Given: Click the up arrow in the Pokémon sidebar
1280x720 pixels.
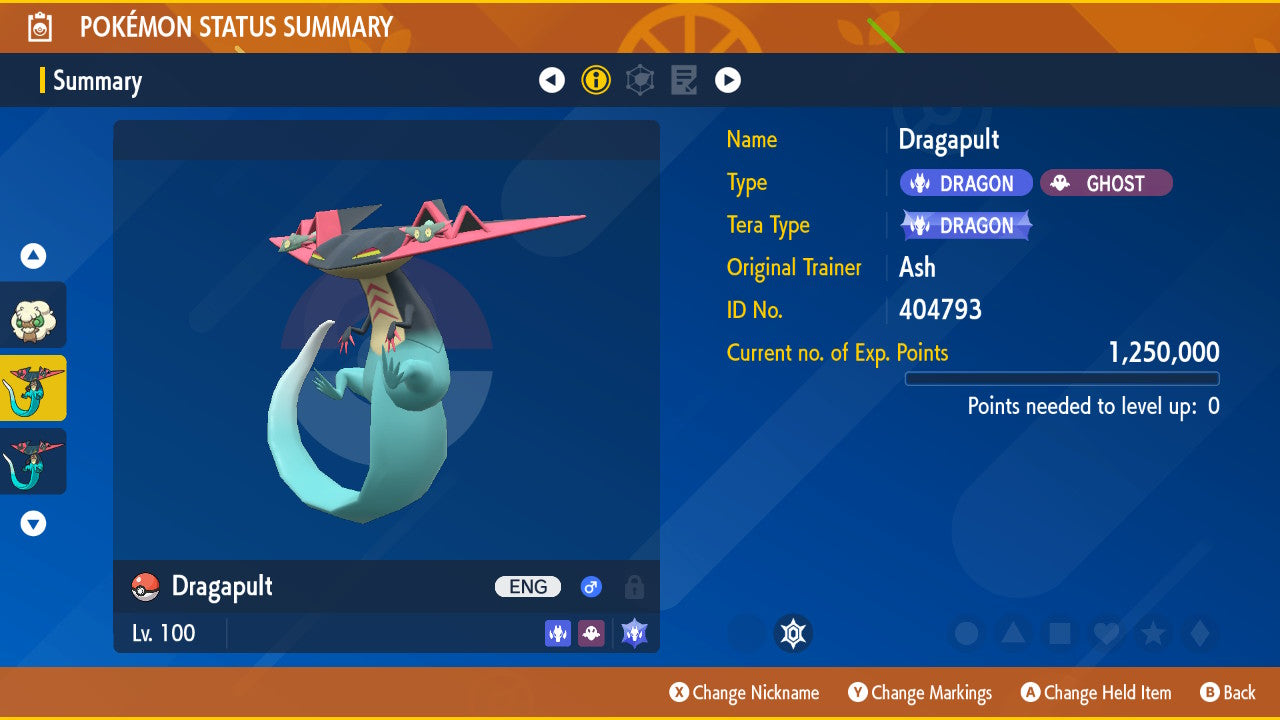Looking at the screenshot, I should 33,256.
